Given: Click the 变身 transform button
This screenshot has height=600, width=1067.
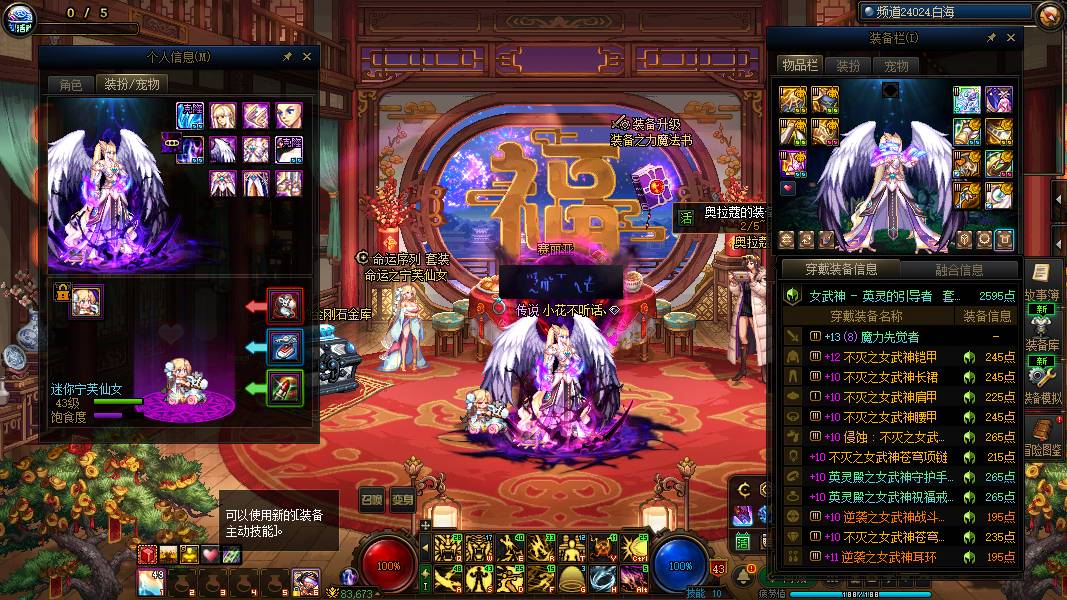Looking at the screenshot, I should [x=402, y=501].
